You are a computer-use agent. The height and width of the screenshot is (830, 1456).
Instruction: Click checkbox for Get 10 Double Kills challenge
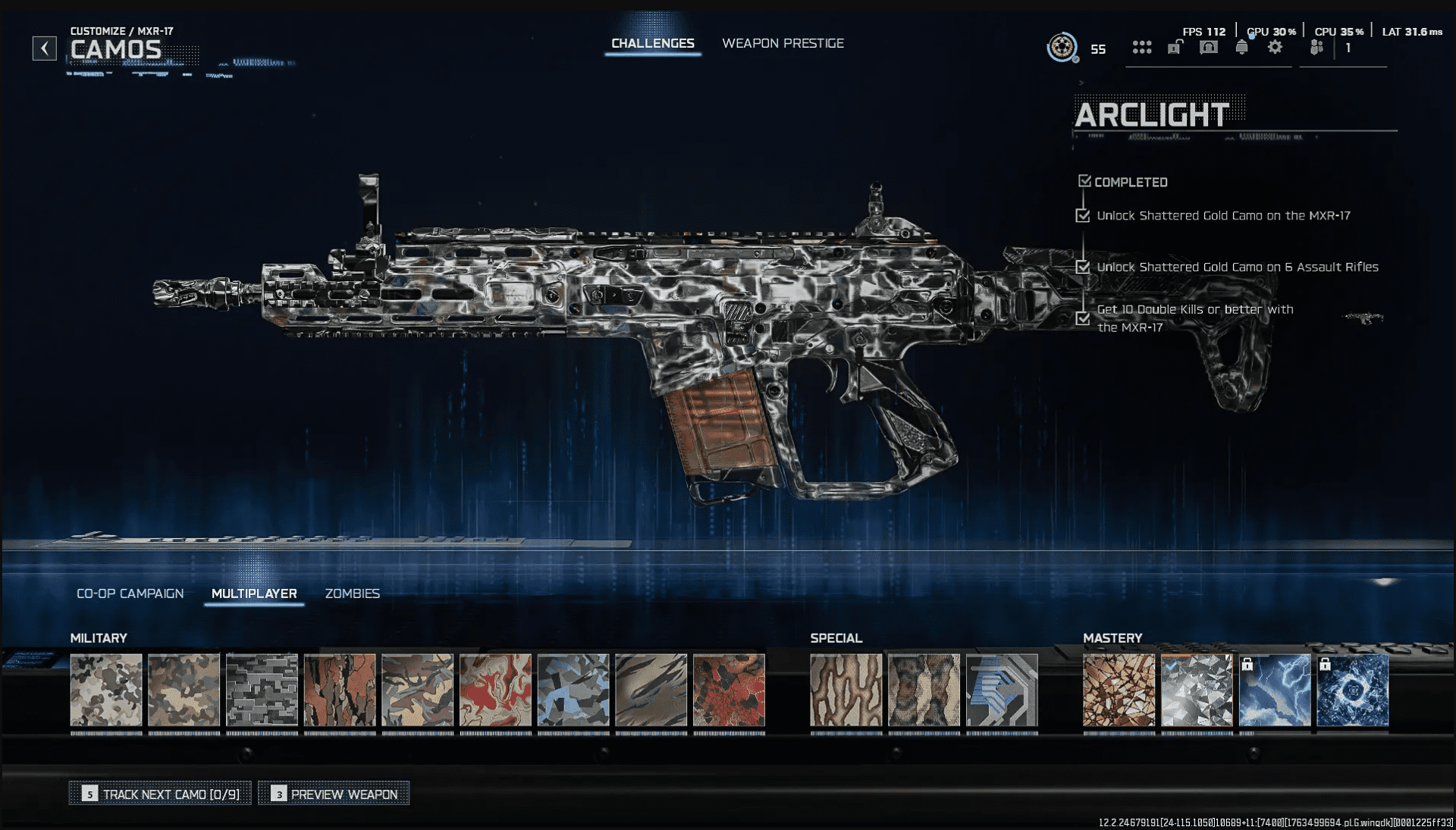click(1082, 318)
